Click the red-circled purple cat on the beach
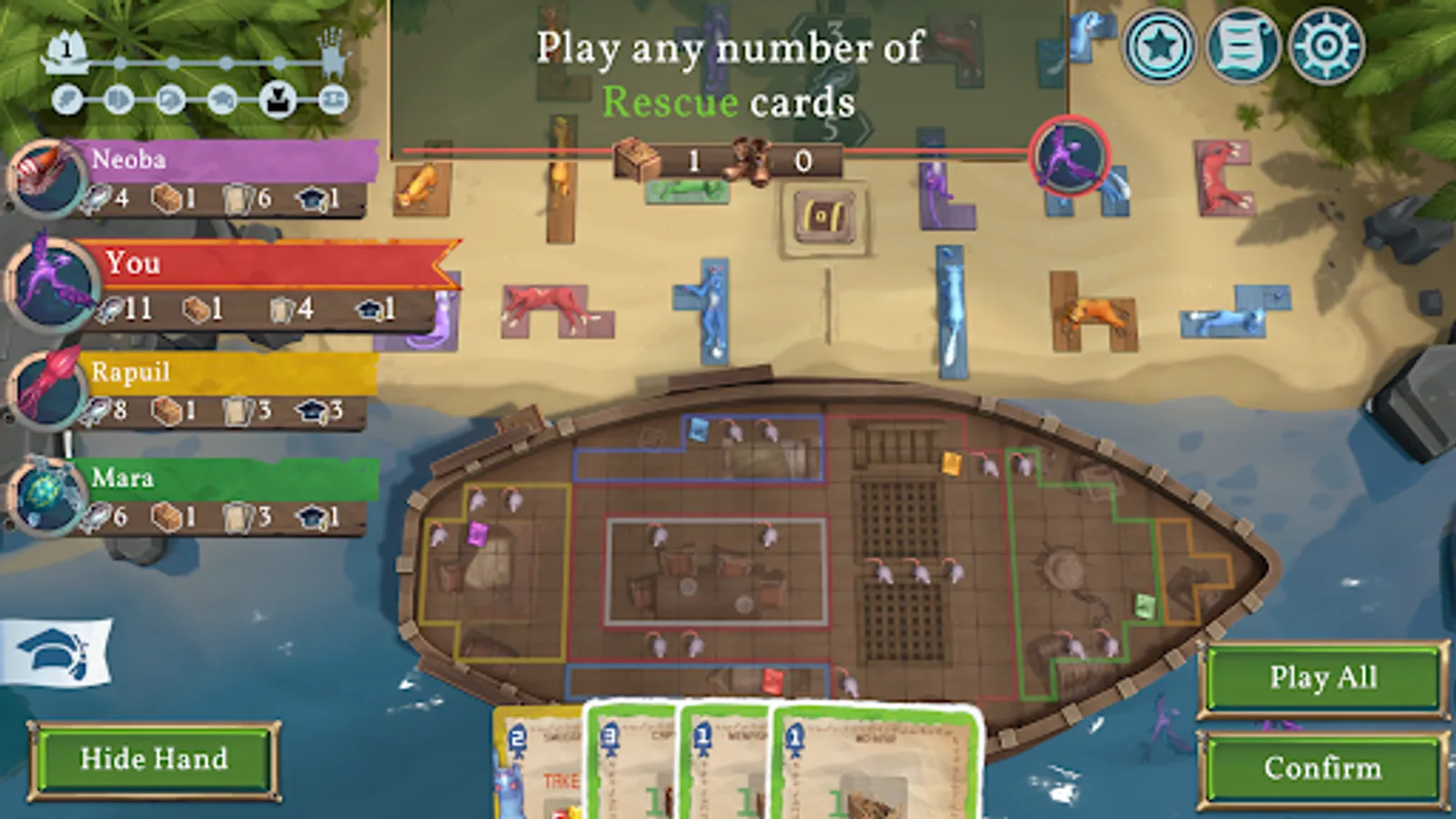 pyautogui.click(x=1070, y=157)
